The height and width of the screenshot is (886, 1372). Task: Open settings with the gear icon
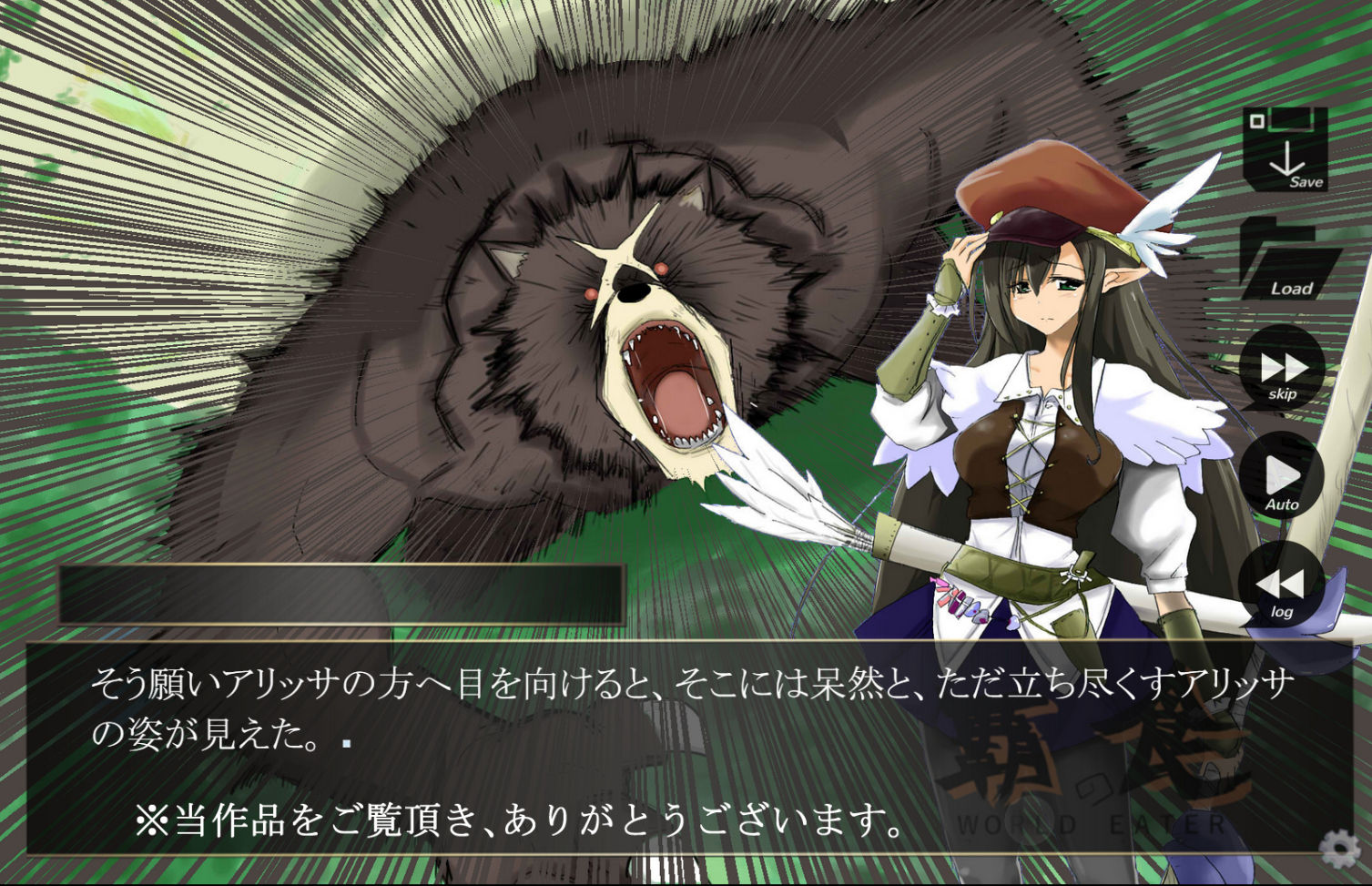[1339, 849]
